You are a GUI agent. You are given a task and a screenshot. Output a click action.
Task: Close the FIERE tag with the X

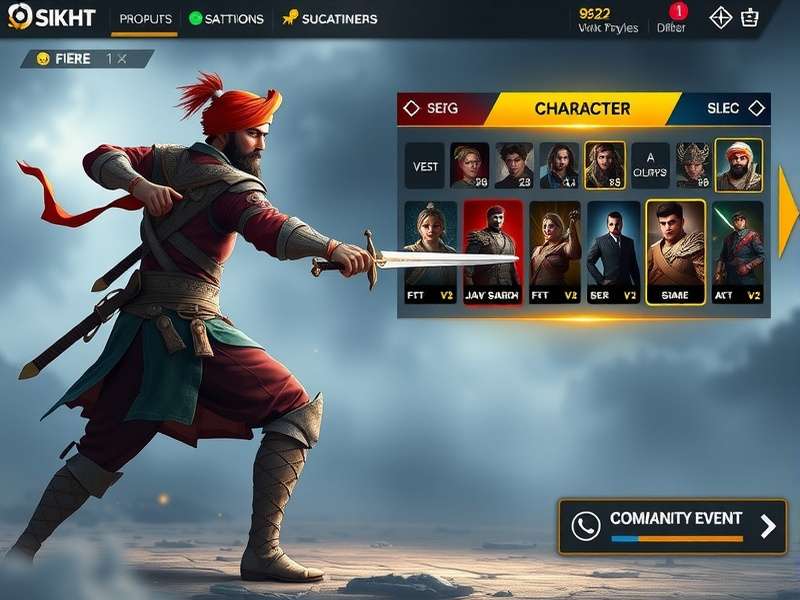(122, 59)
